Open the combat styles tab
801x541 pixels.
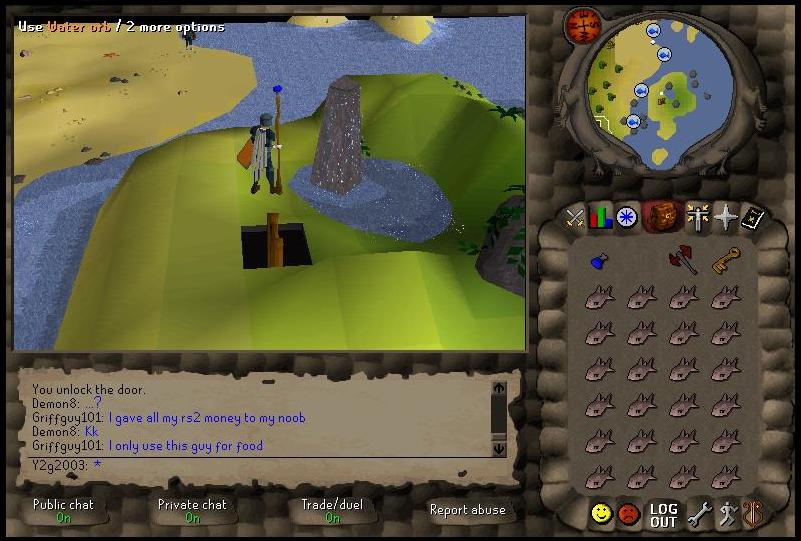574,217
